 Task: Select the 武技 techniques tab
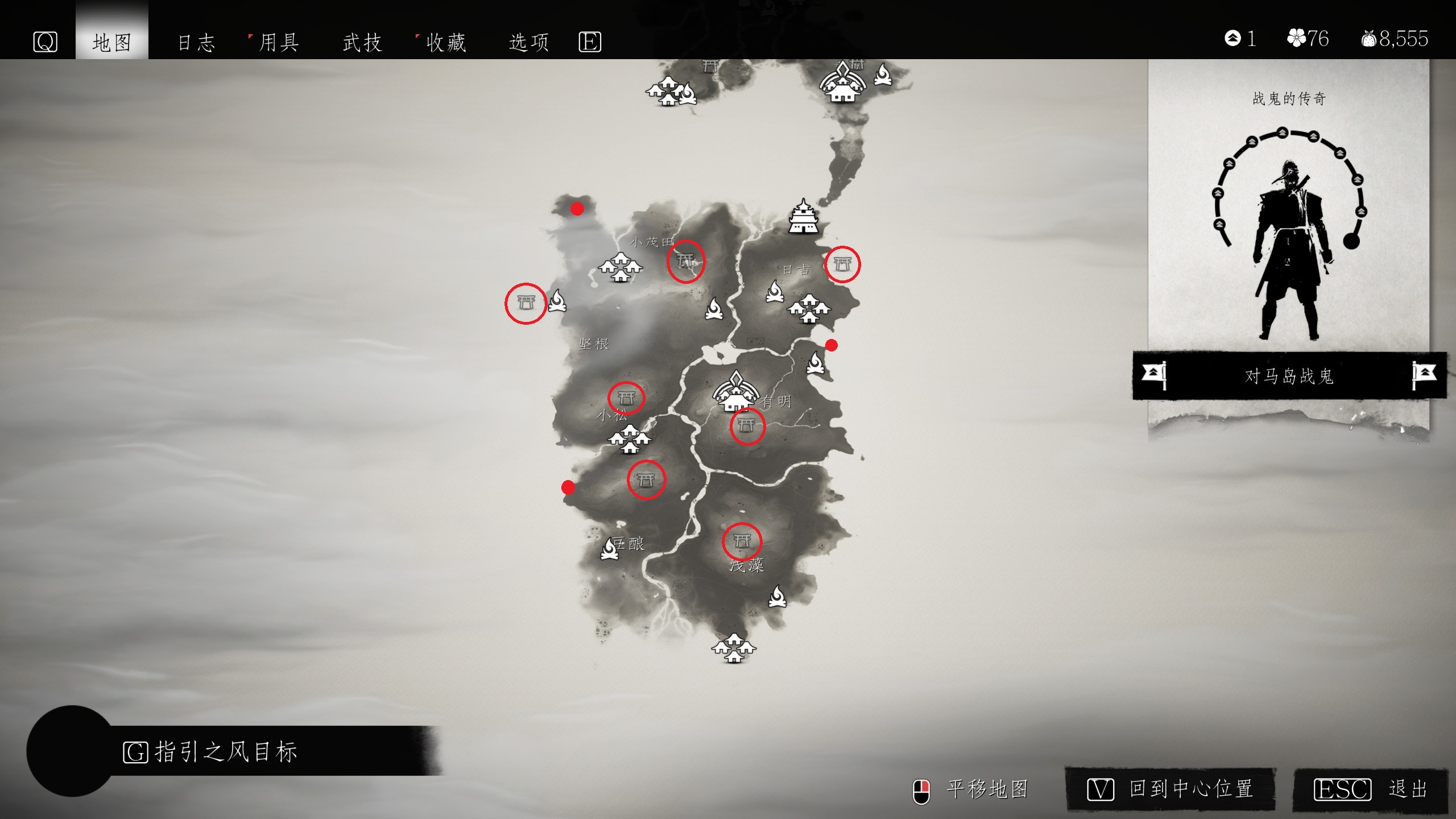(x=362, y=42)
